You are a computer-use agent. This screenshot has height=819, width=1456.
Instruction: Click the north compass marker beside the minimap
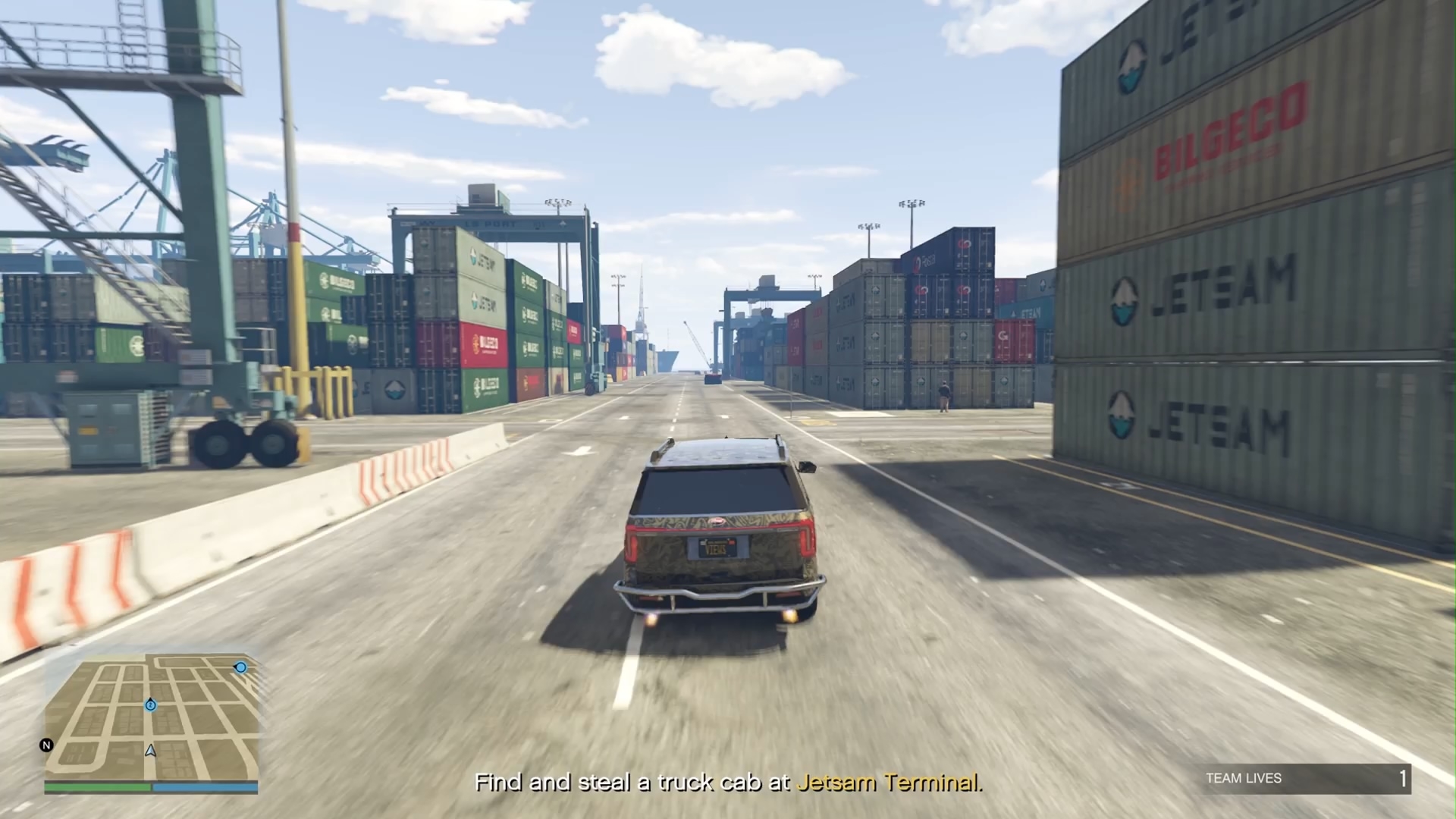coord(46,745)
